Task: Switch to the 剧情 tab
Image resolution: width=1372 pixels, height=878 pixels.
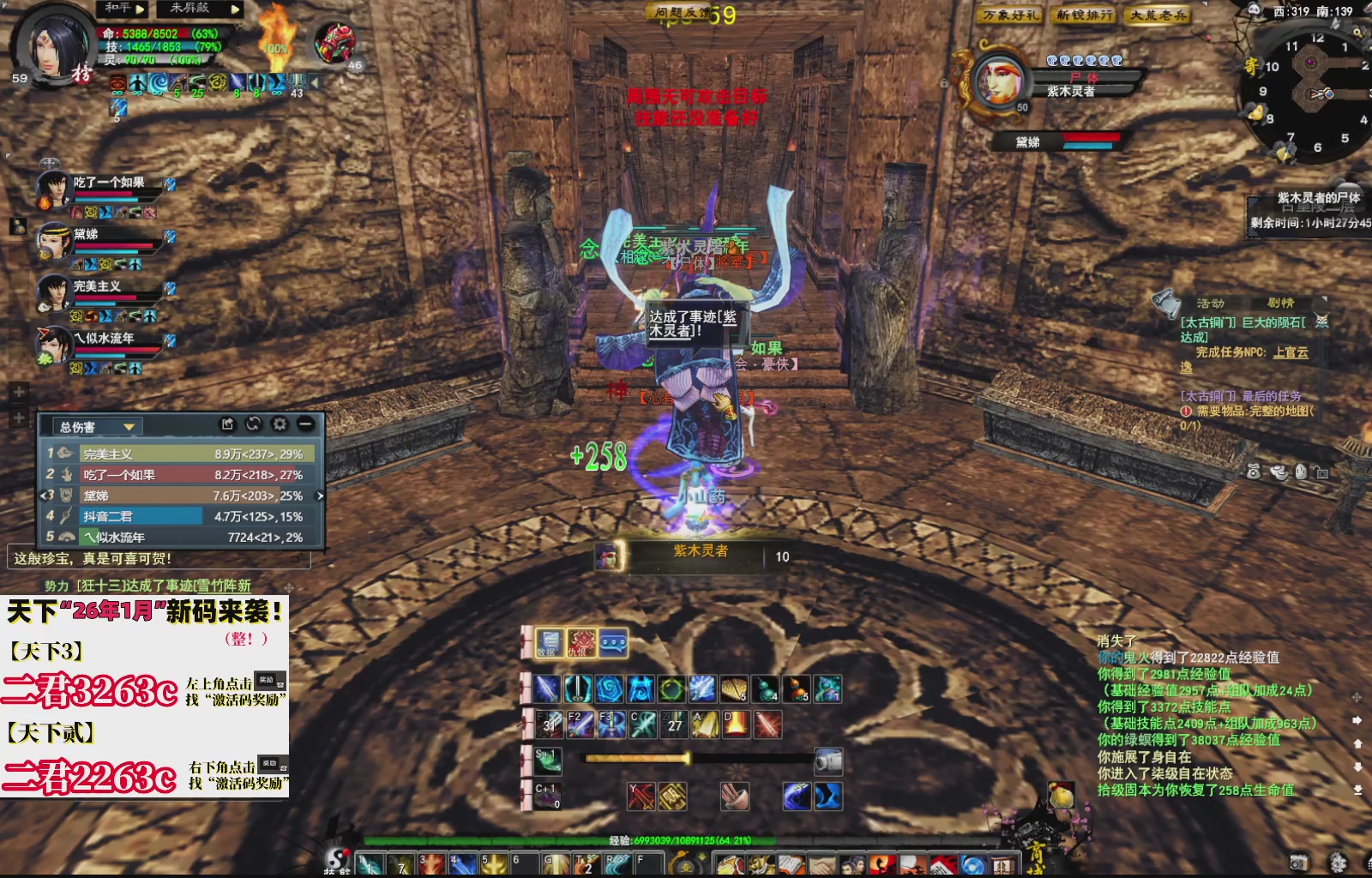Action: (x=1281, y=304)
